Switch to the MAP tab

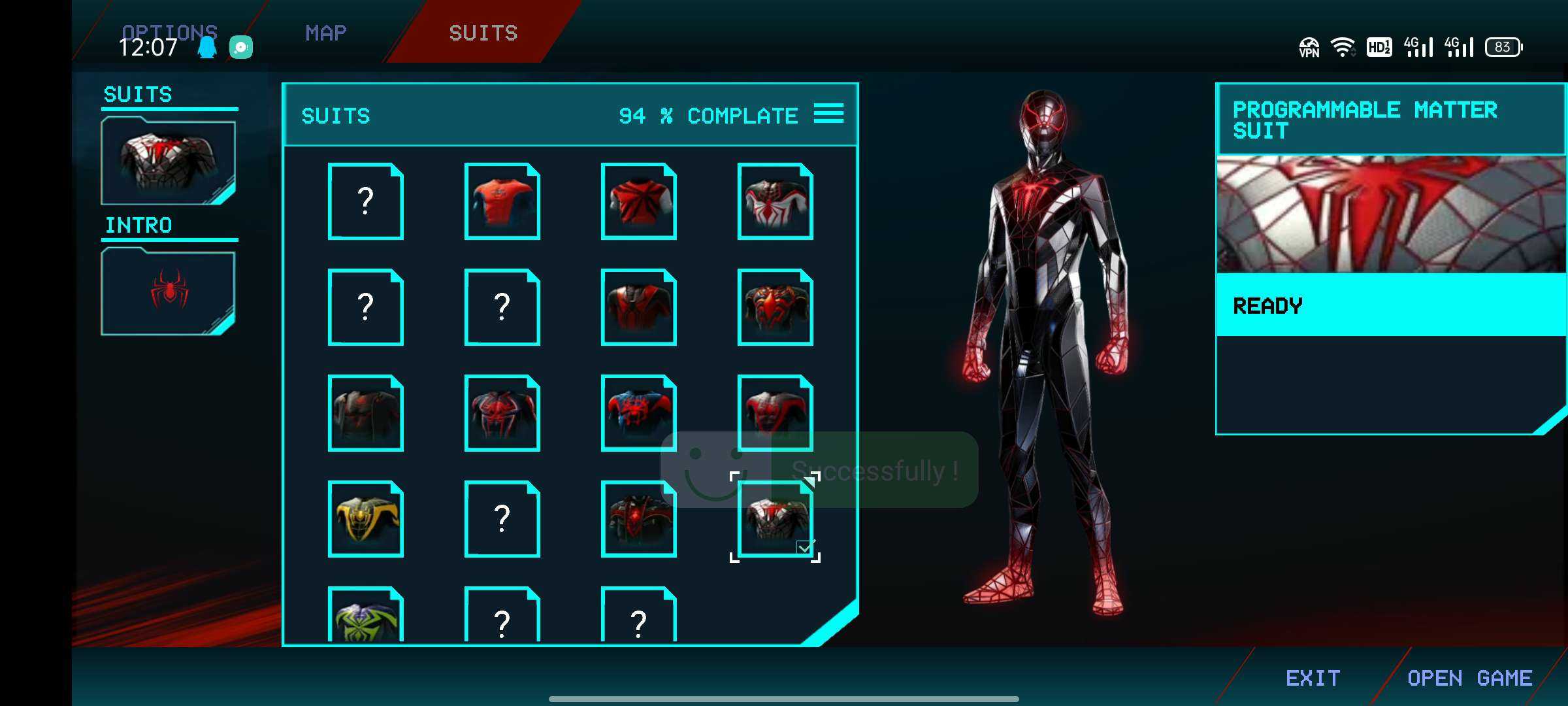[x=325, y=33]
